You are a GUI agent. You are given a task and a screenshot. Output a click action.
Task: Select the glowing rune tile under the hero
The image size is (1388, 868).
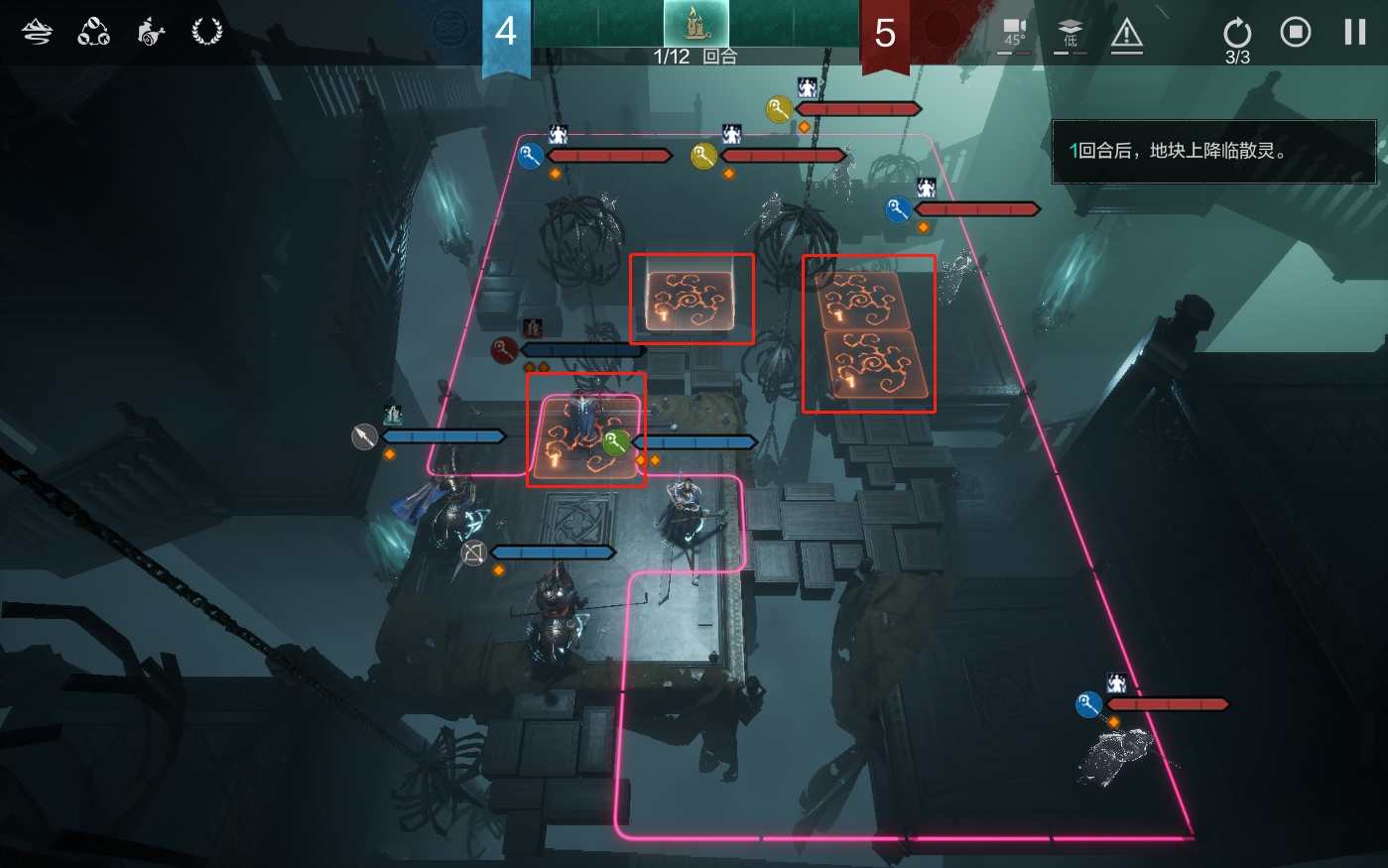(585, 436)
